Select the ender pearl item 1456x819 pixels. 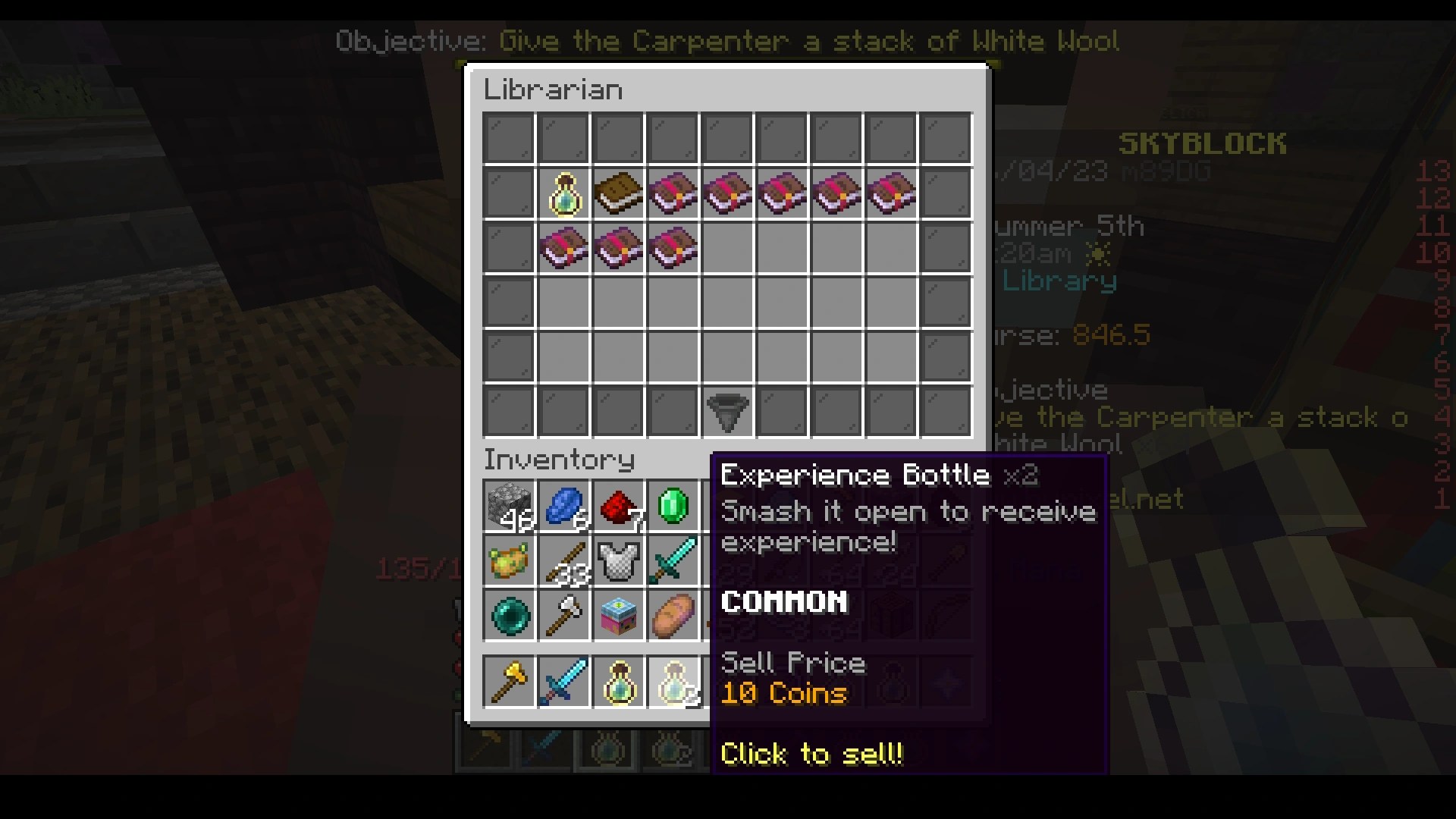click(509, 615)
